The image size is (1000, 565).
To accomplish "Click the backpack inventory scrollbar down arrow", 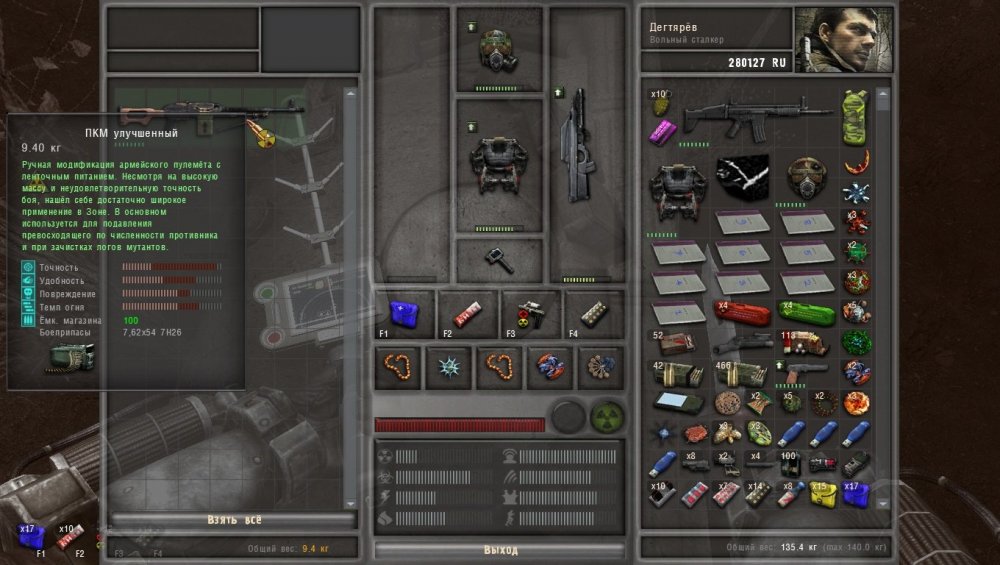I will coord(883,502).
